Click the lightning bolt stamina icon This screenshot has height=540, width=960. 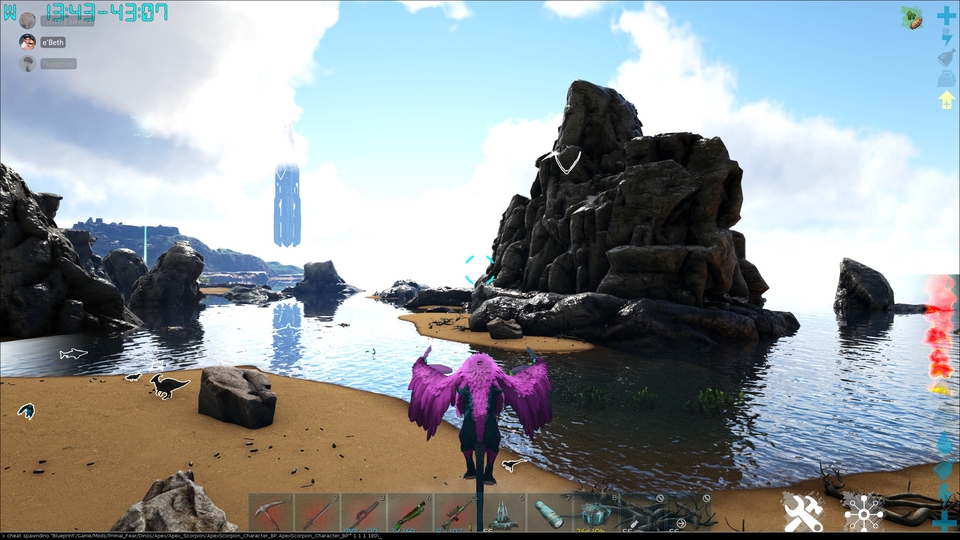pyautogui.click(x=946, y=37)
